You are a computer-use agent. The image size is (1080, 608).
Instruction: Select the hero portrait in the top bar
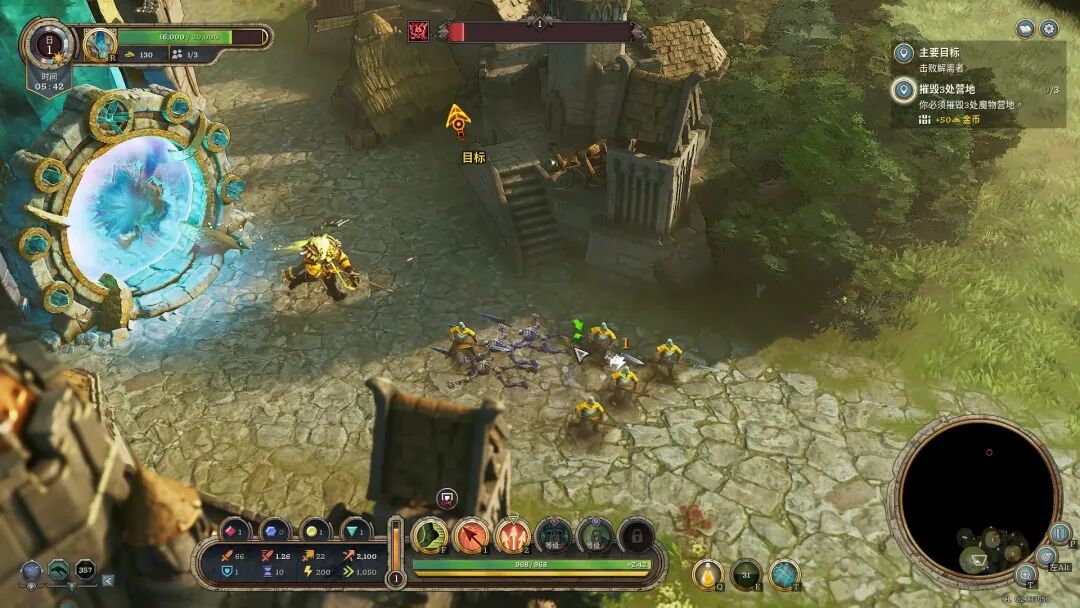pos(100,43)
